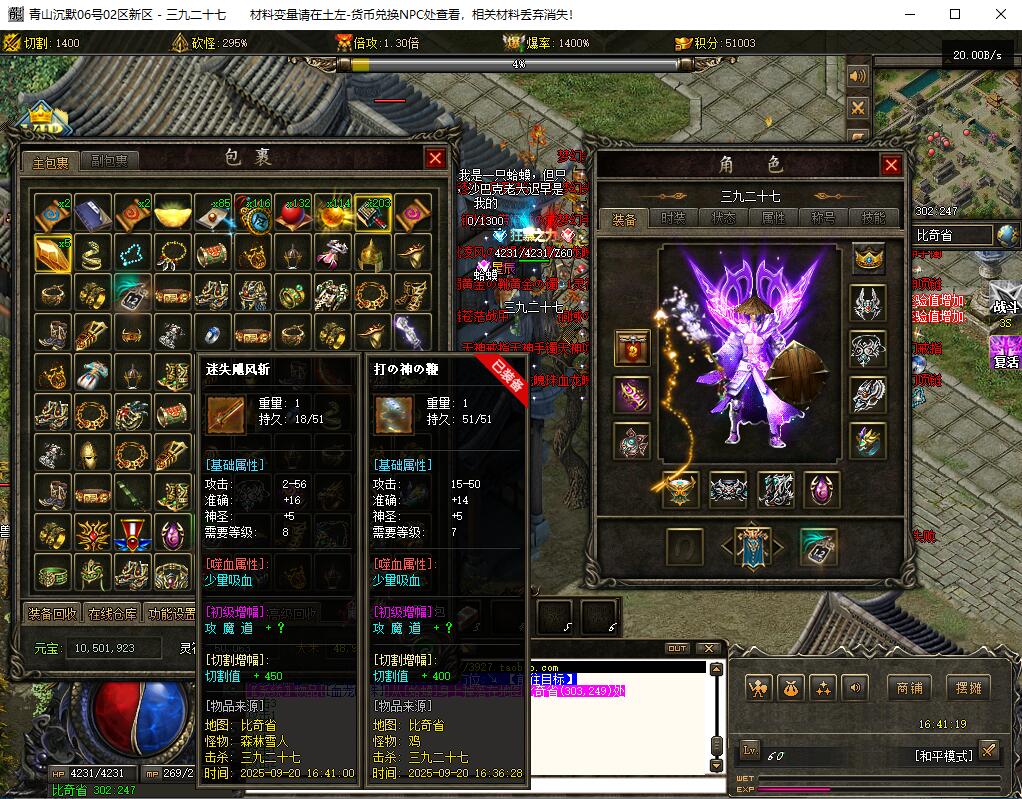1022x799 pixels.
Task: Switch to the 状态 status tab
Action: (x=723, y=218)
